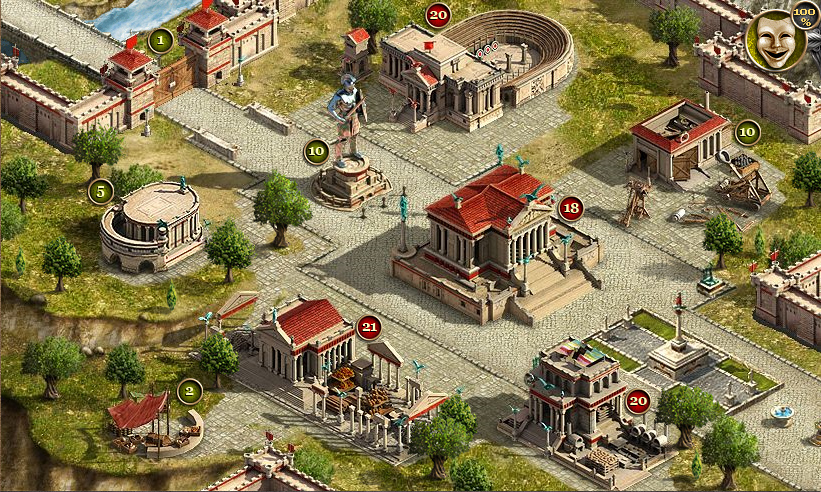The width and height of the screenshot is (821, 492).
Task: Choose the level 10 badge beside the statue
Action: point(316,152)
